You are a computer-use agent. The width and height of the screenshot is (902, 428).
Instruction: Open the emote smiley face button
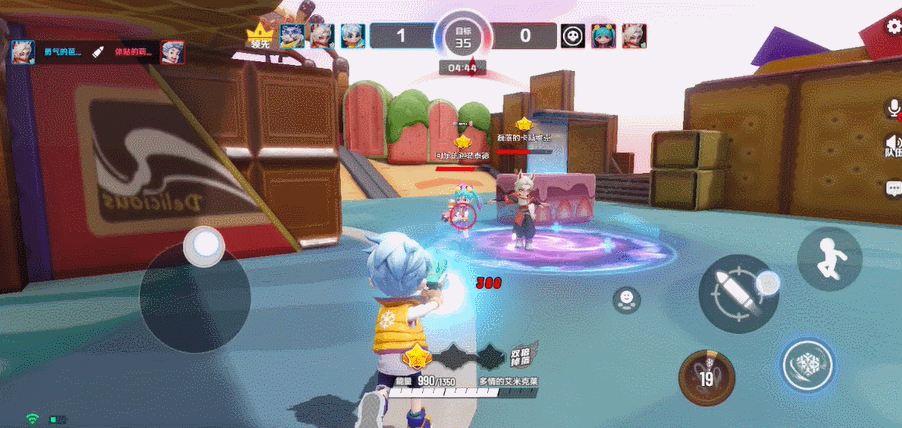point(626,297)
